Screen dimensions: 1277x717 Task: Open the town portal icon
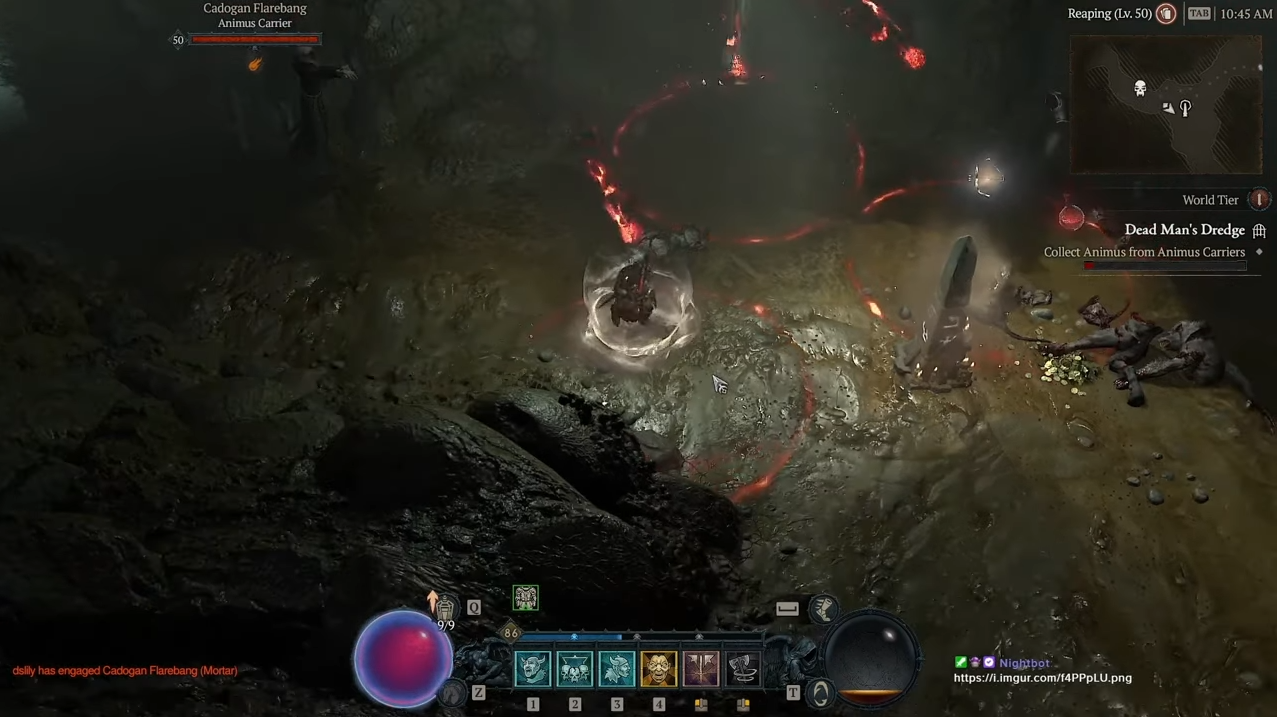click(820, 692)
